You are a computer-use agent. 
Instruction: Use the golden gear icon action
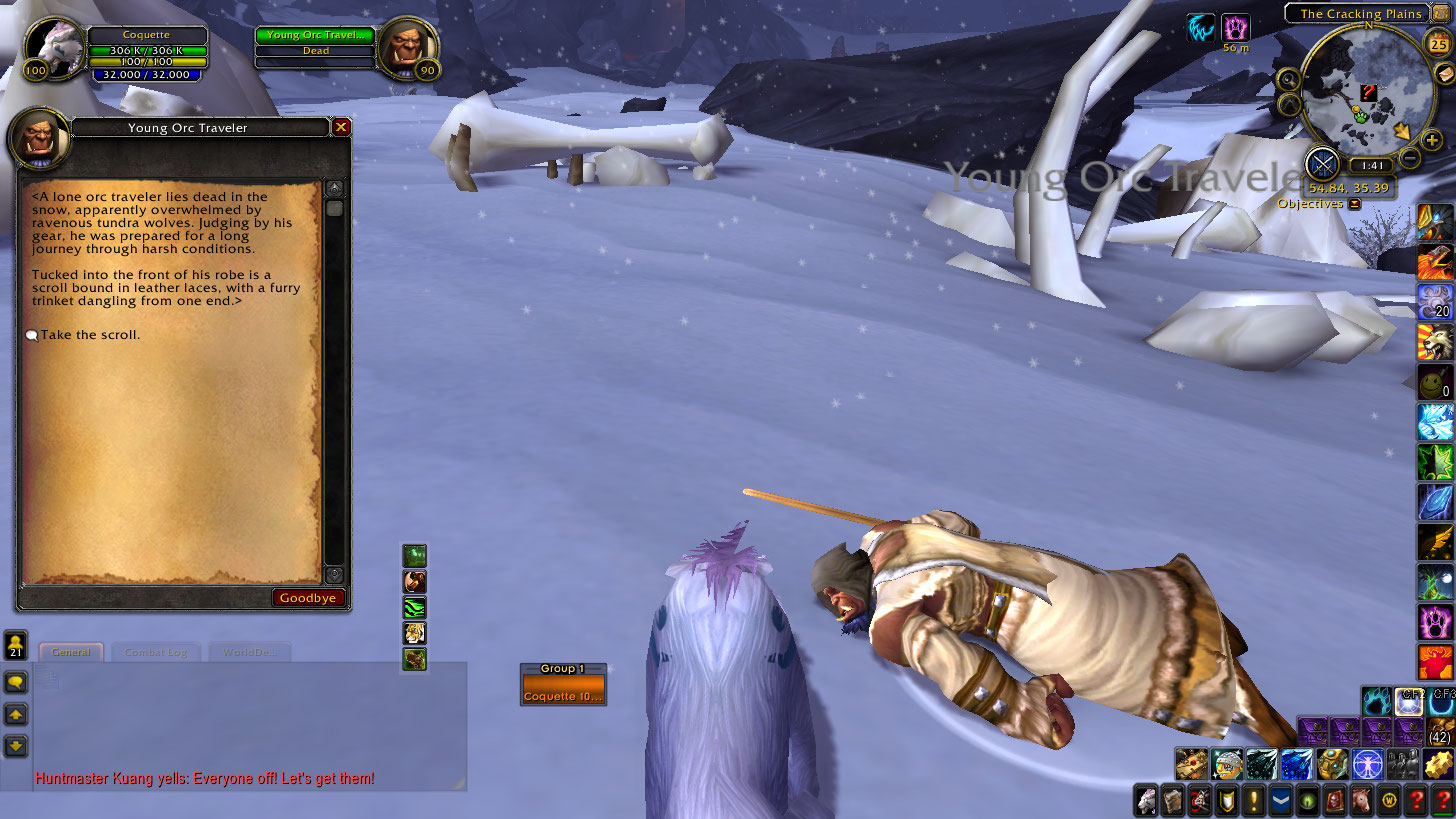tap(1437, 764)
